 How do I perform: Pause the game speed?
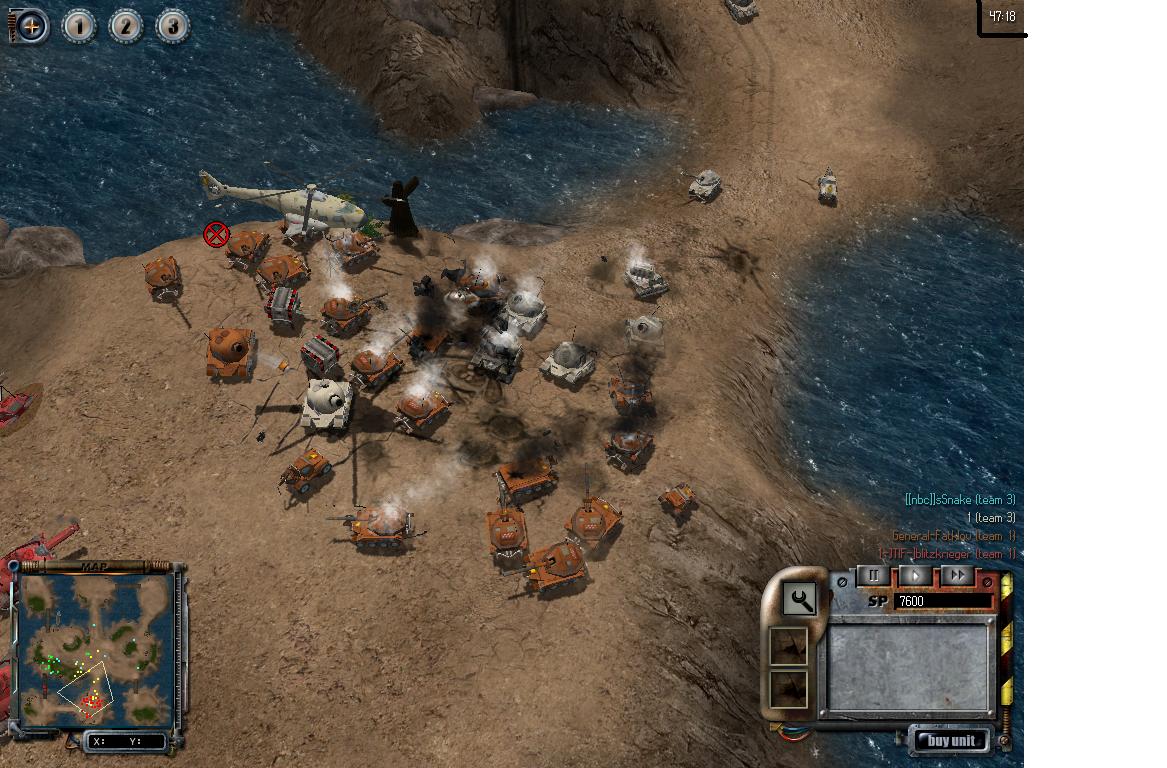click(x=874, y=575)
